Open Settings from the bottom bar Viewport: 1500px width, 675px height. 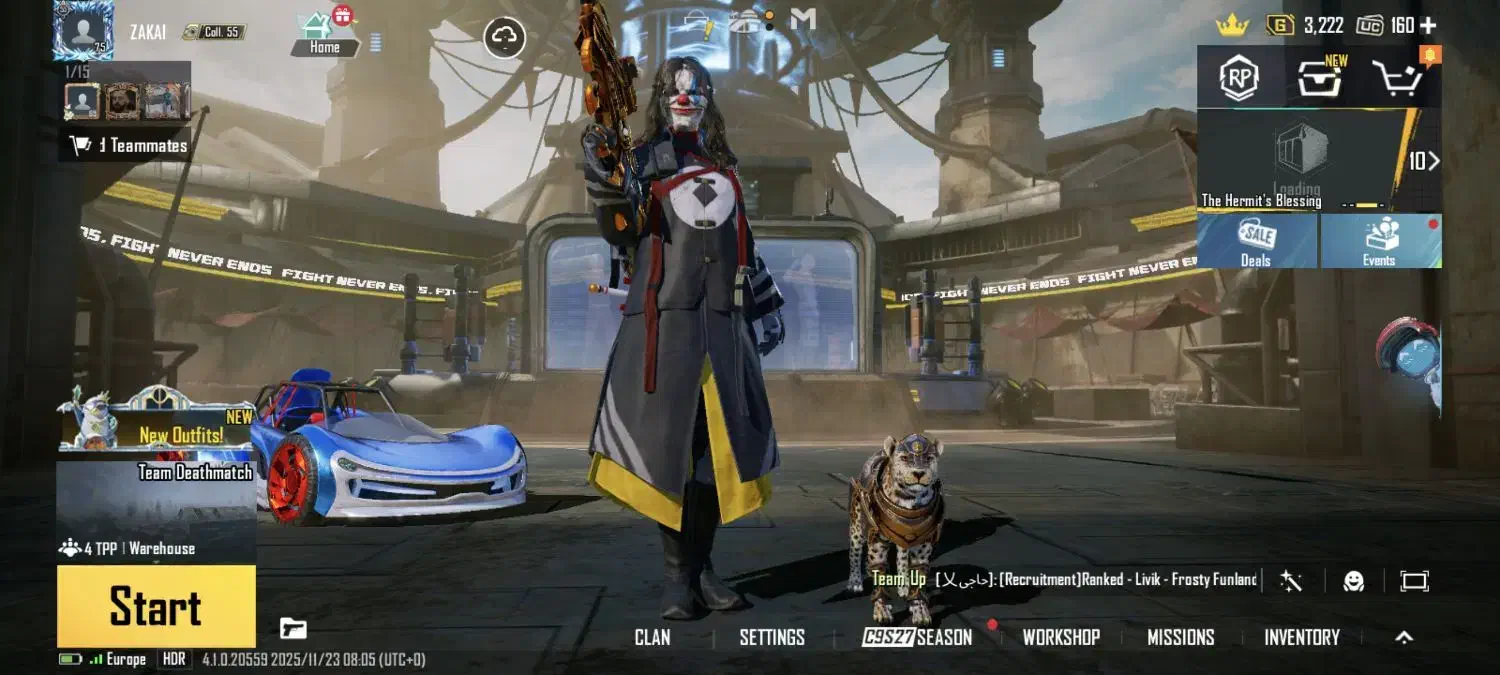772,637
